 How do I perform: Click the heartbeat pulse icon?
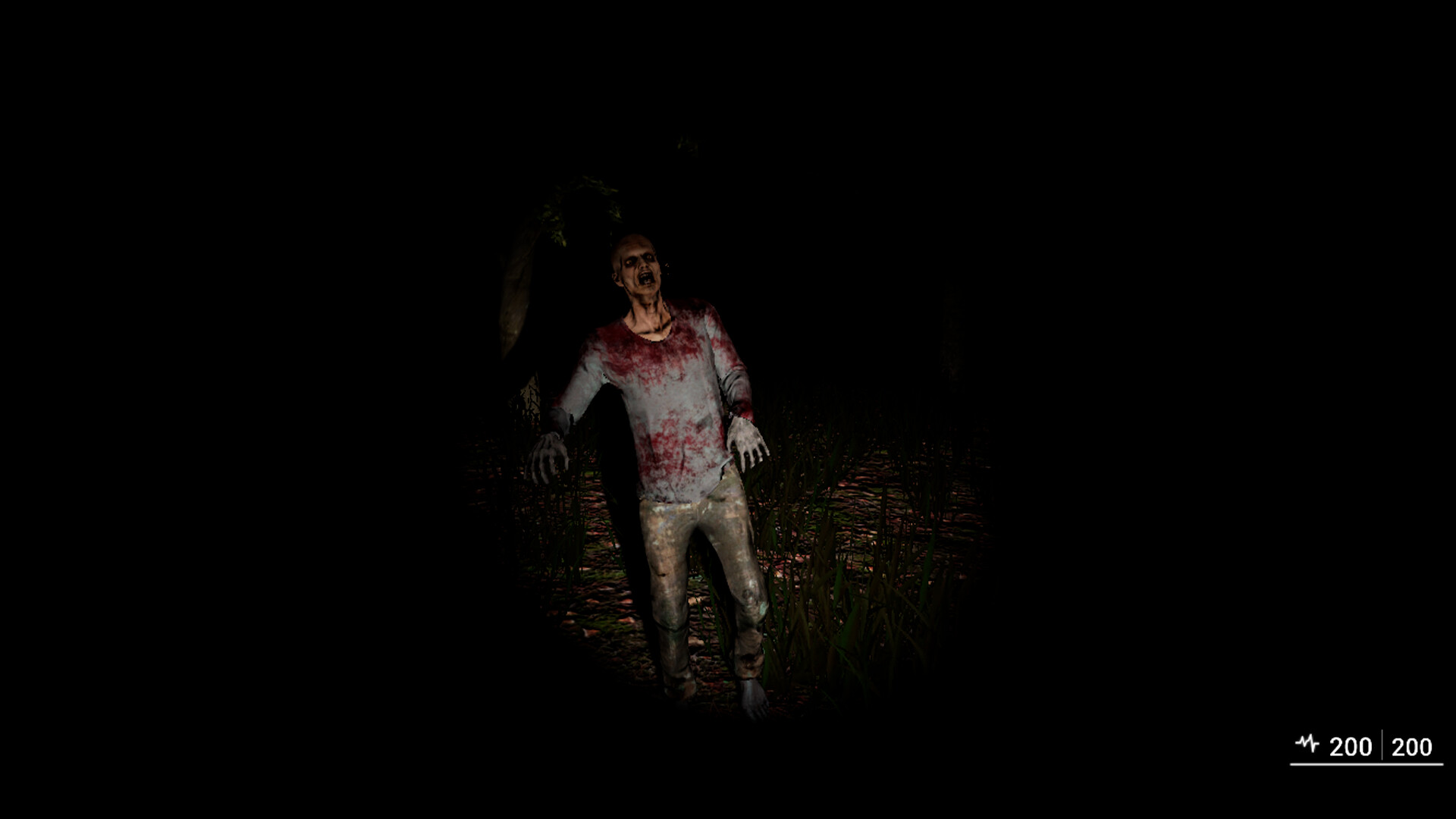click(1306, 743)
